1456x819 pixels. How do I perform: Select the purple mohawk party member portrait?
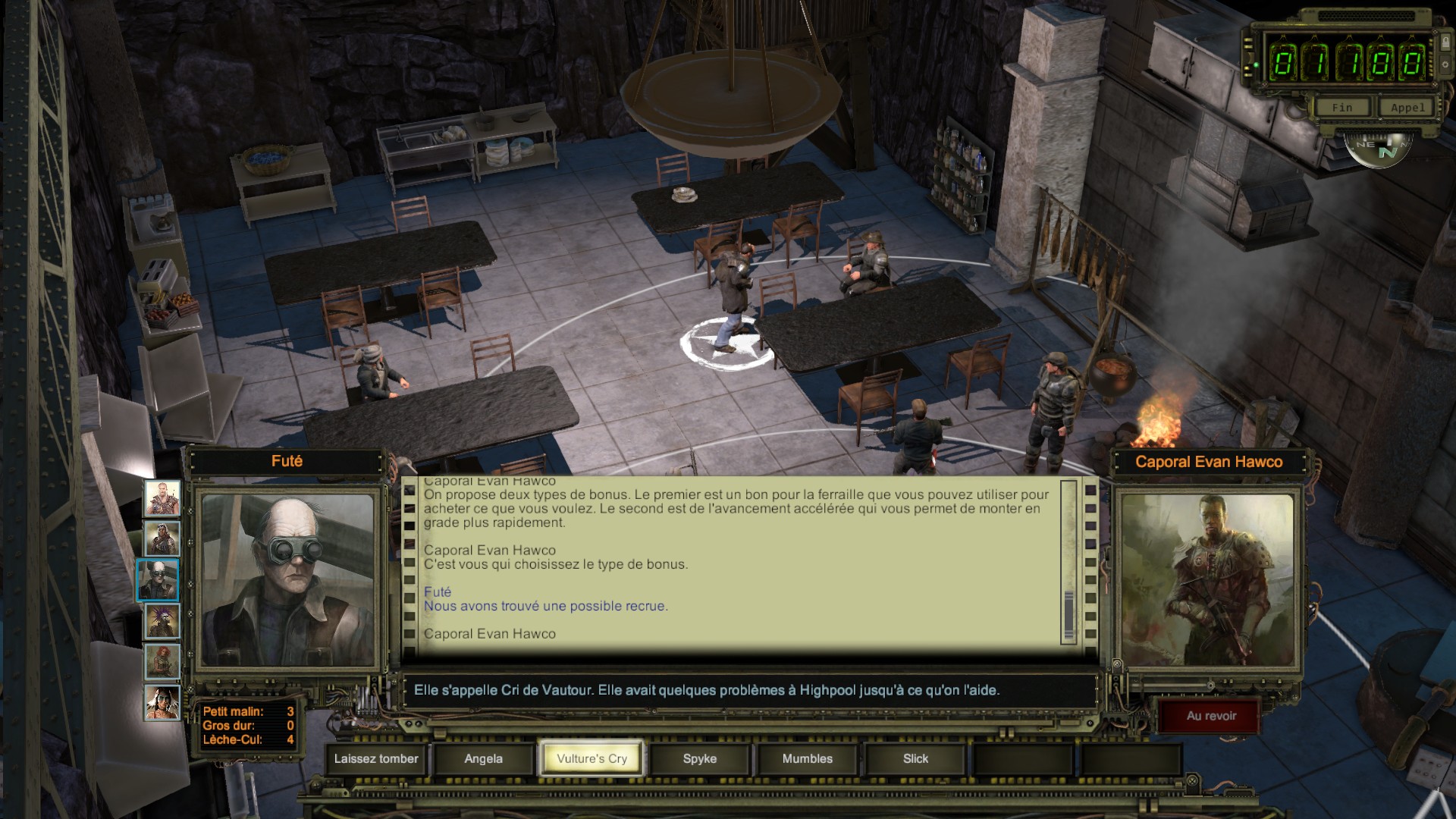tap(162, 621)
